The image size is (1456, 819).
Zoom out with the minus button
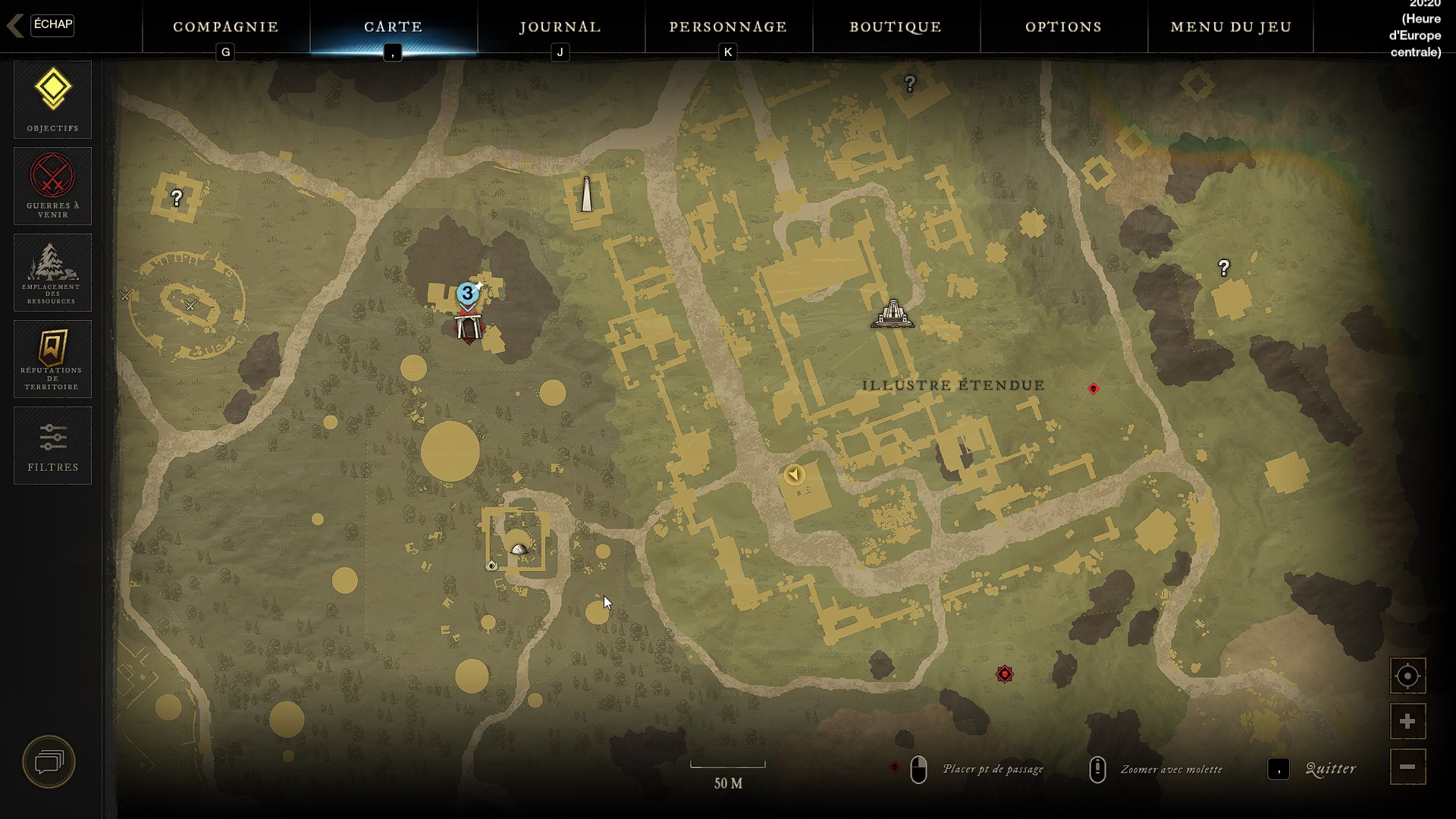click(x=1407, y=767)
